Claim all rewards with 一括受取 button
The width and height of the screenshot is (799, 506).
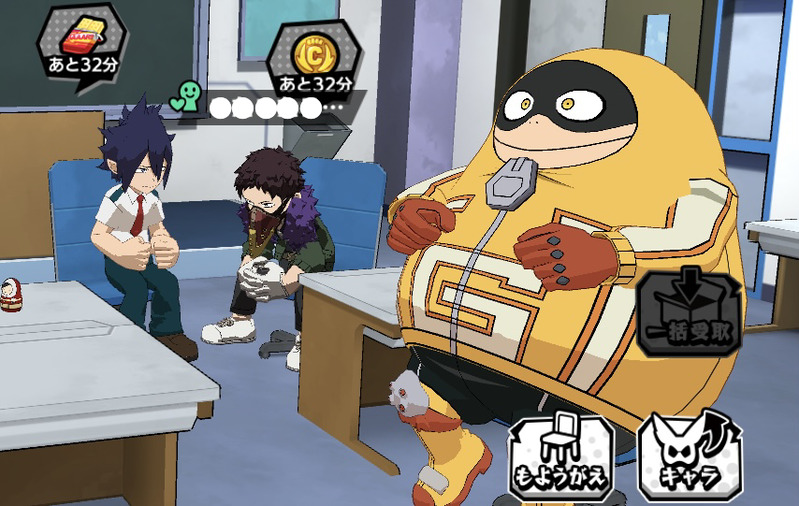(x=689, y=313)
